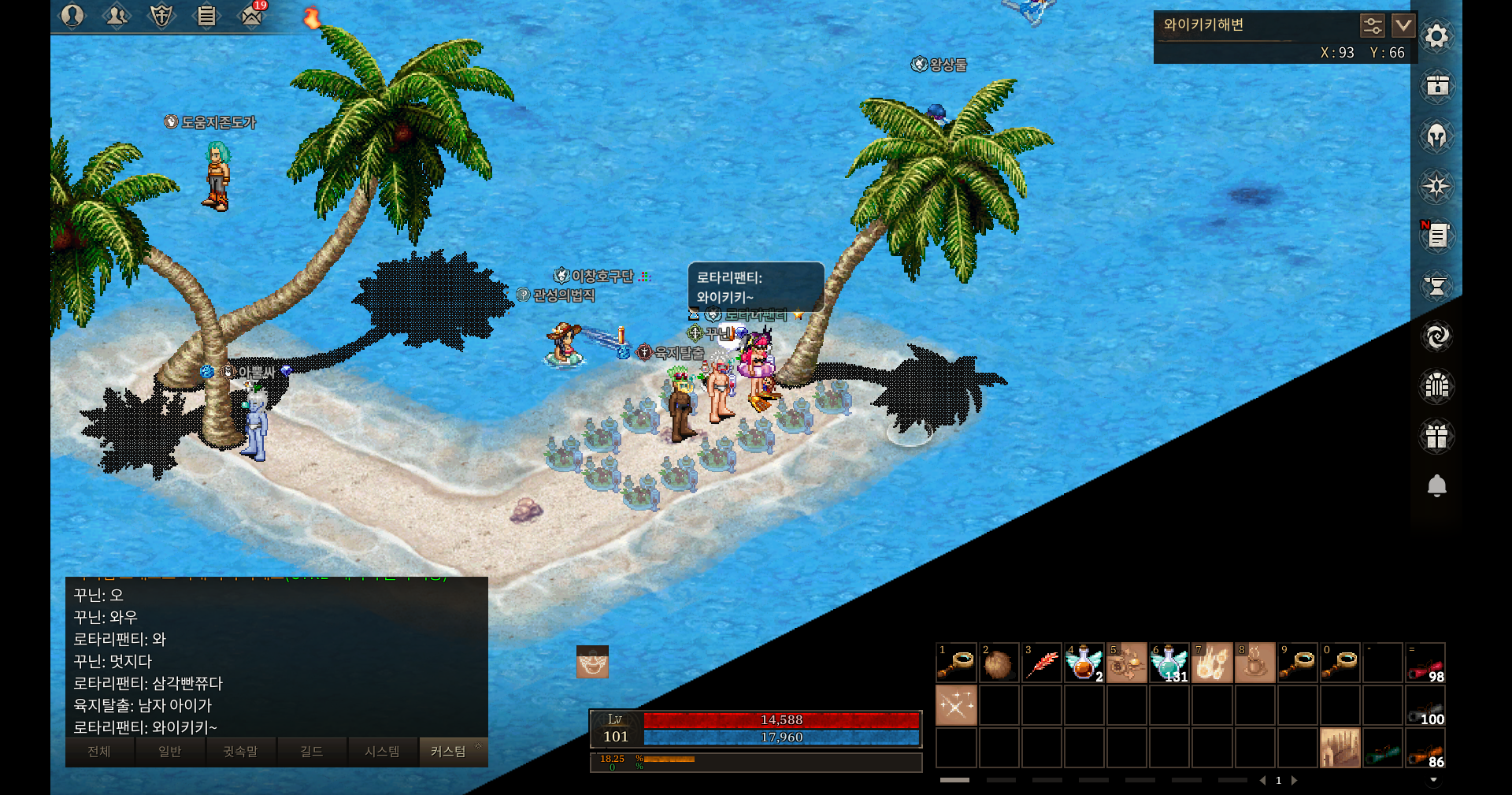
Task: Open the mail envelope with 19 unread
Action: click(x=251, y=16)
